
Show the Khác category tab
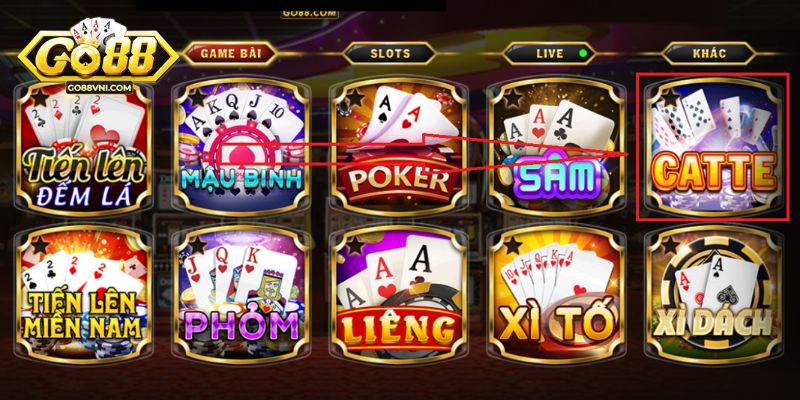708,53
